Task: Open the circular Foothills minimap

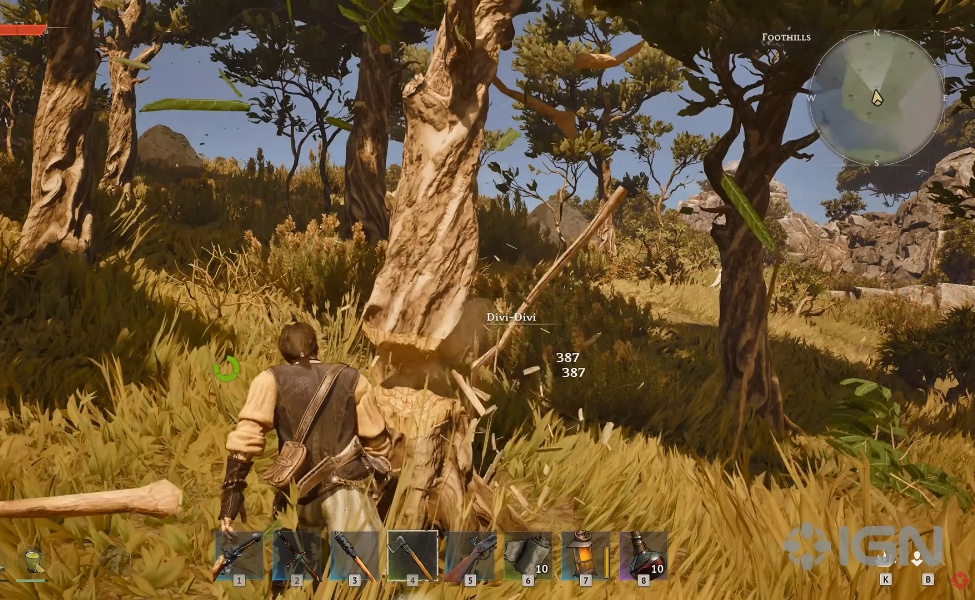Action: [876, 97]
